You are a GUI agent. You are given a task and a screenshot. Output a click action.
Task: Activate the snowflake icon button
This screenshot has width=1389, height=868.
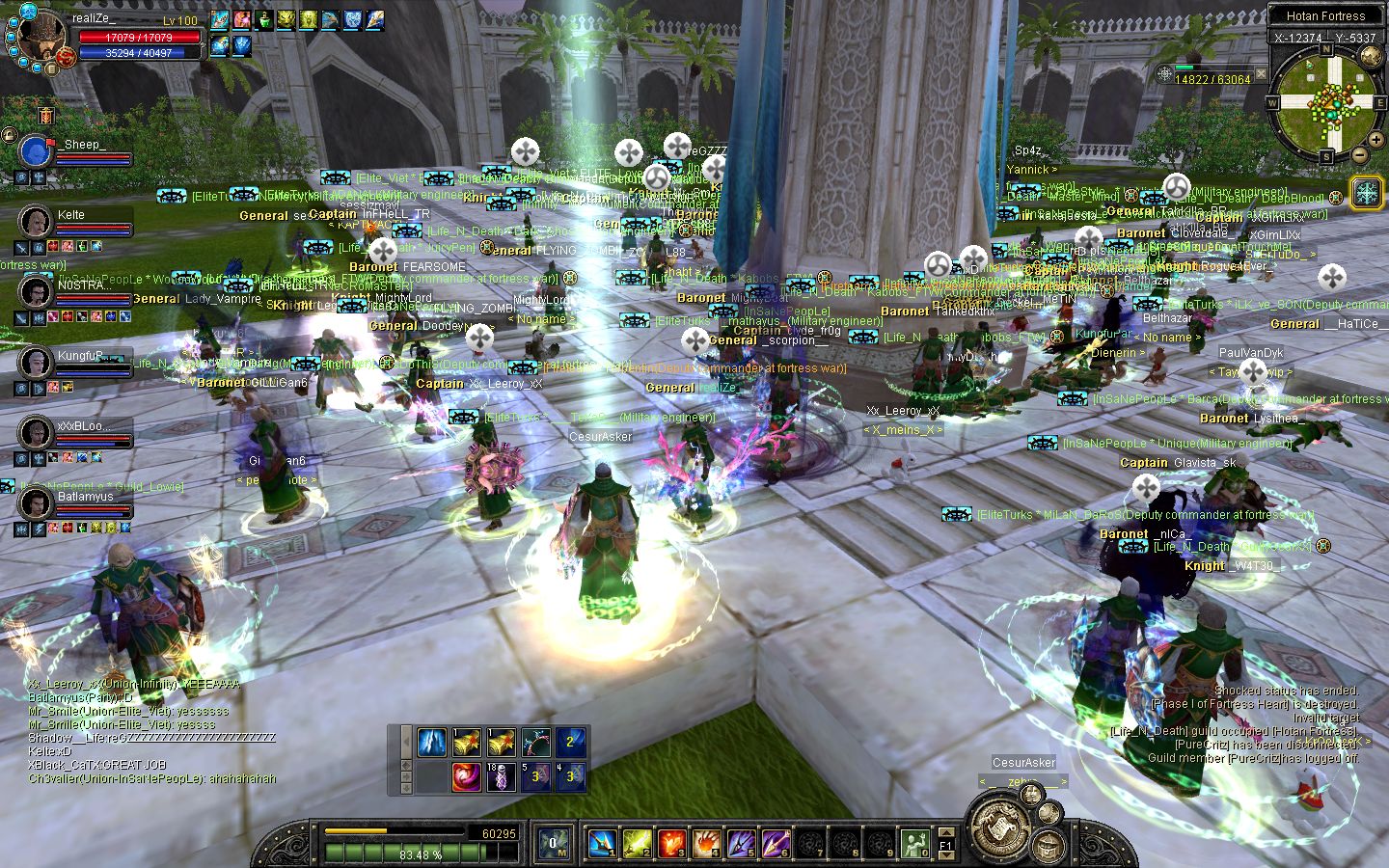tap(1367, 192)
